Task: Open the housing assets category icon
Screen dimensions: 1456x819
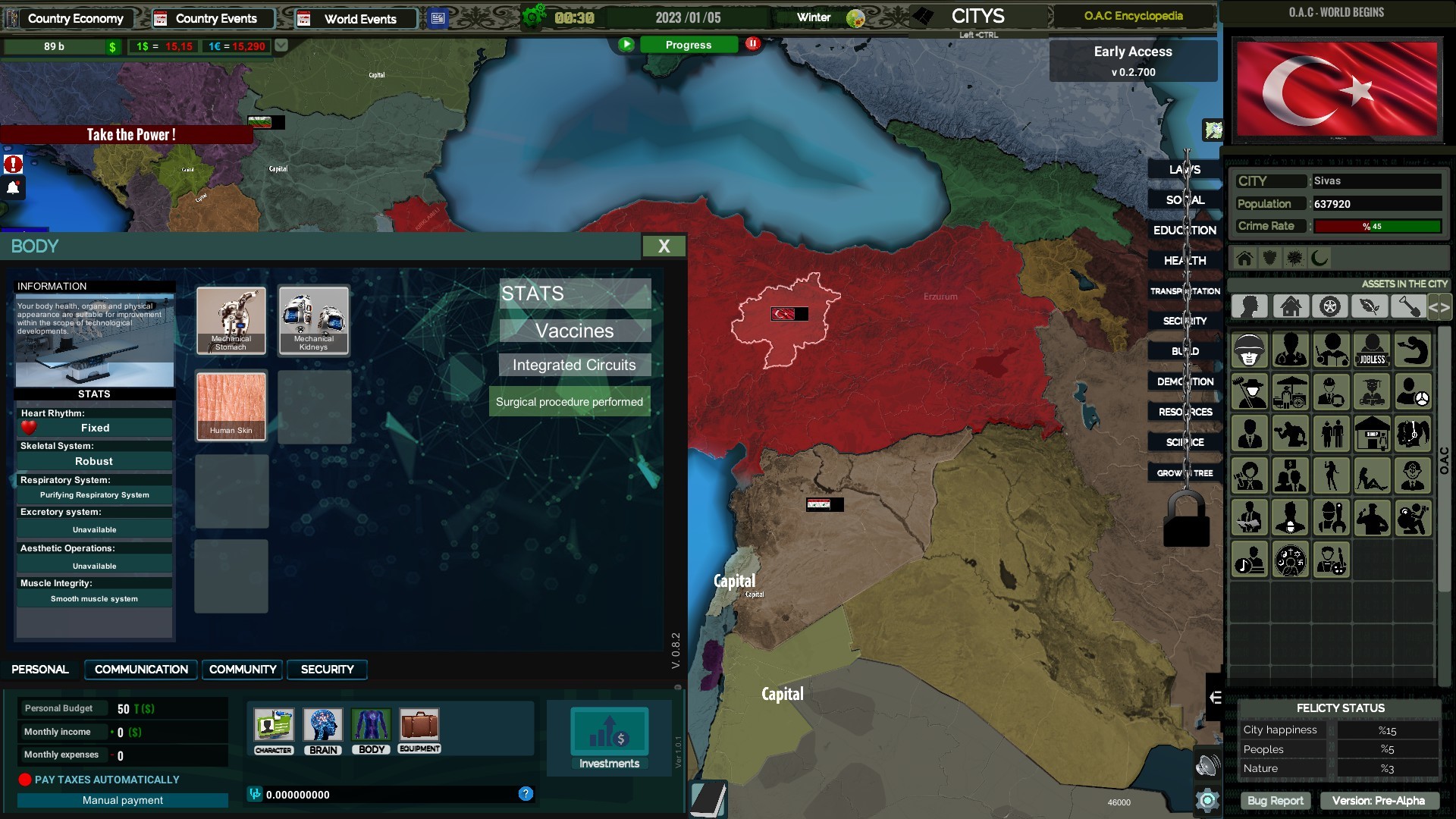Action: 1291,306
